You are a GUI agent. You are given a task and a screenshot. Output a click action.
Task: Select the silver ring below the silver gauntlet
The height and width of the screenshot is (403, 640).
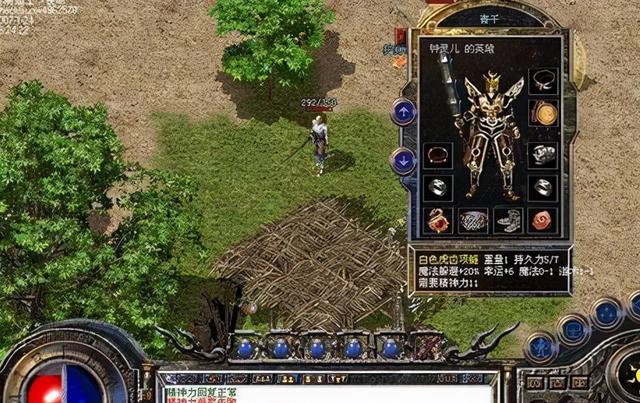point(543,187)
